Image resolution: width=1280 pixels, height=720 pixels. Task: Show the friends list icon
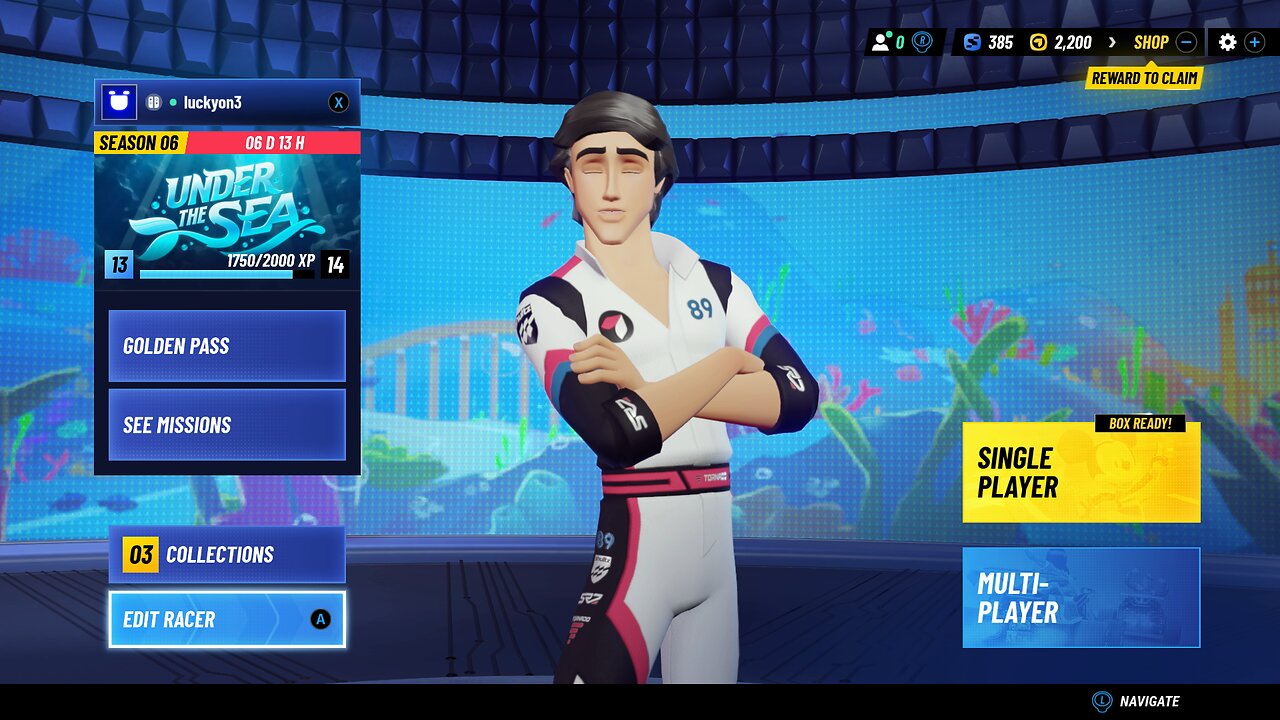click(x=881, y=42)
